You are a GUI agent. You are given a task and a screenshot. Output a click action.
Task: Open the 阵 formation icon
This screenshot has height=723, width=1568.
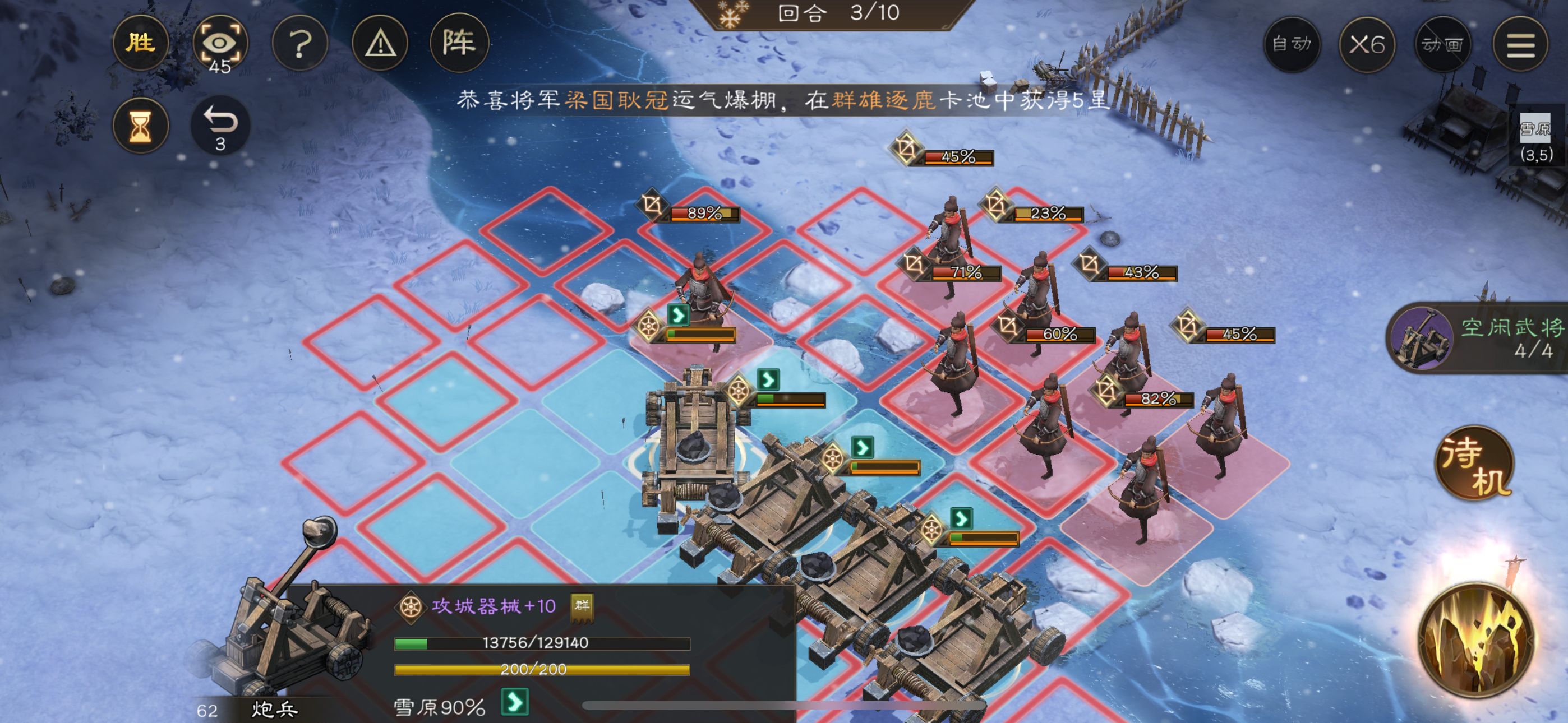click(460, 44)
